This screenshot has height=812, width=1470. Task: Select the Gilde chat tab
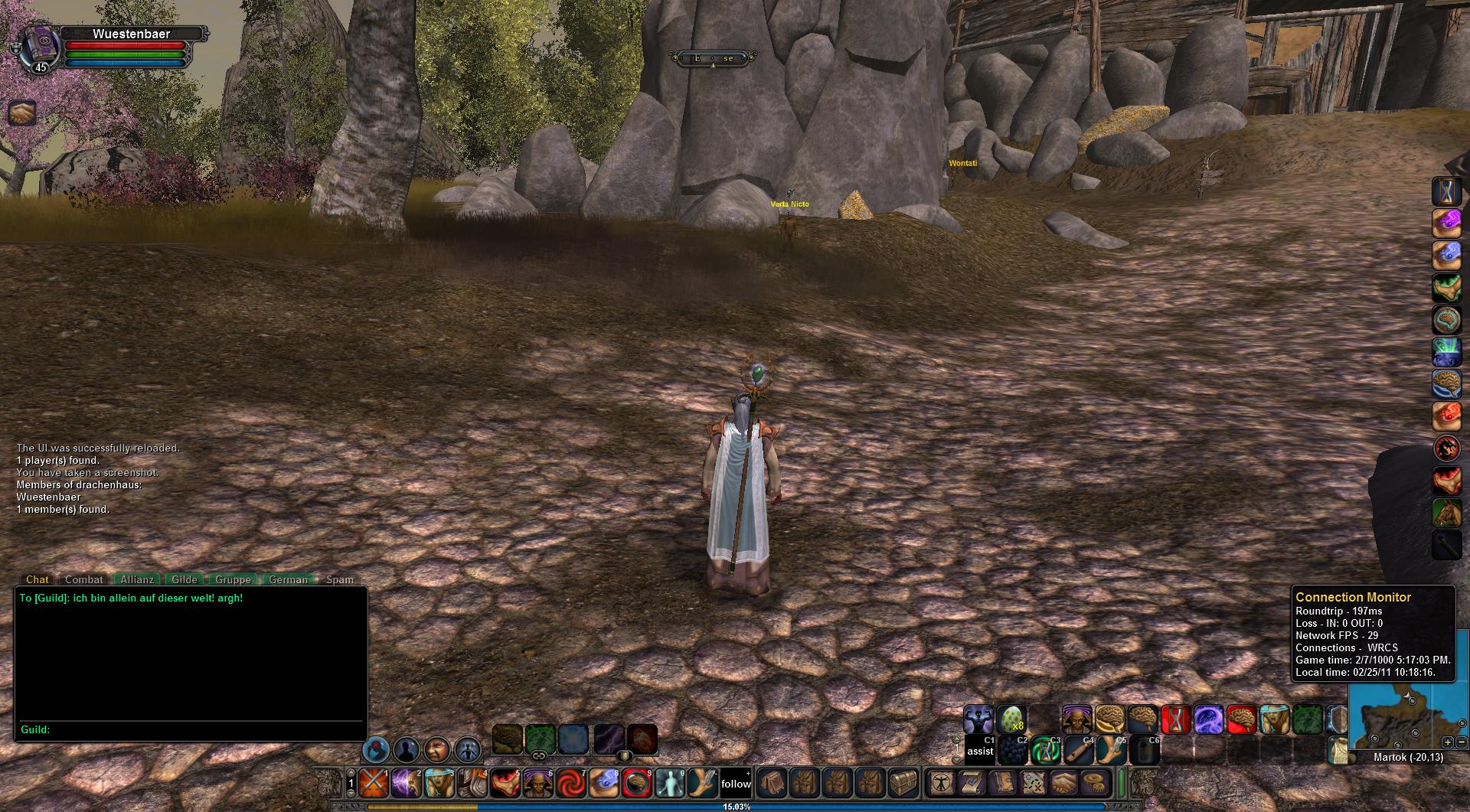[x=185, y=579]
